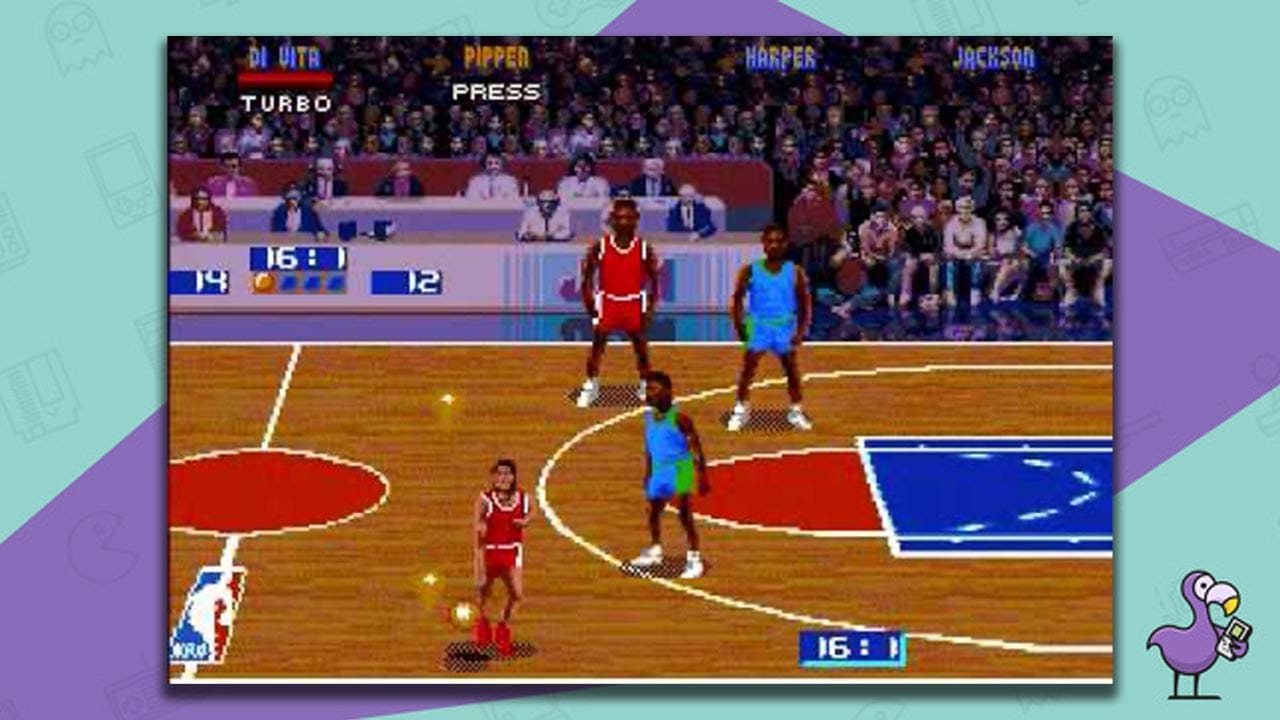Image resolution: width=1280 pixels, height=720 pixels.
Task: Select the PIPPEN name label
Action: [497, 57]
